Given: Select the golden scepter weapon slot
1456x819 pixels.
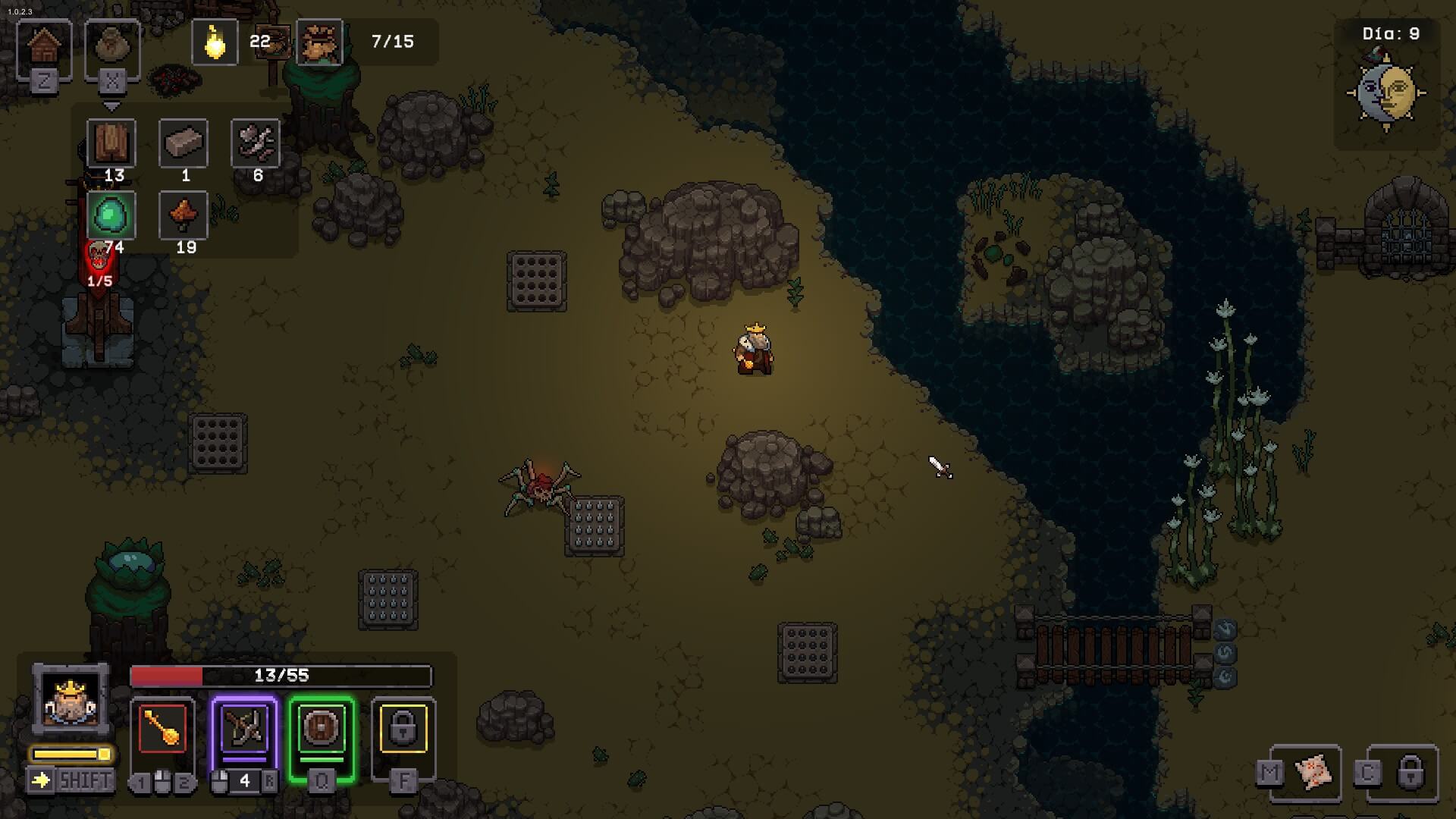Looking at the screenshot, I should point(163,730).
